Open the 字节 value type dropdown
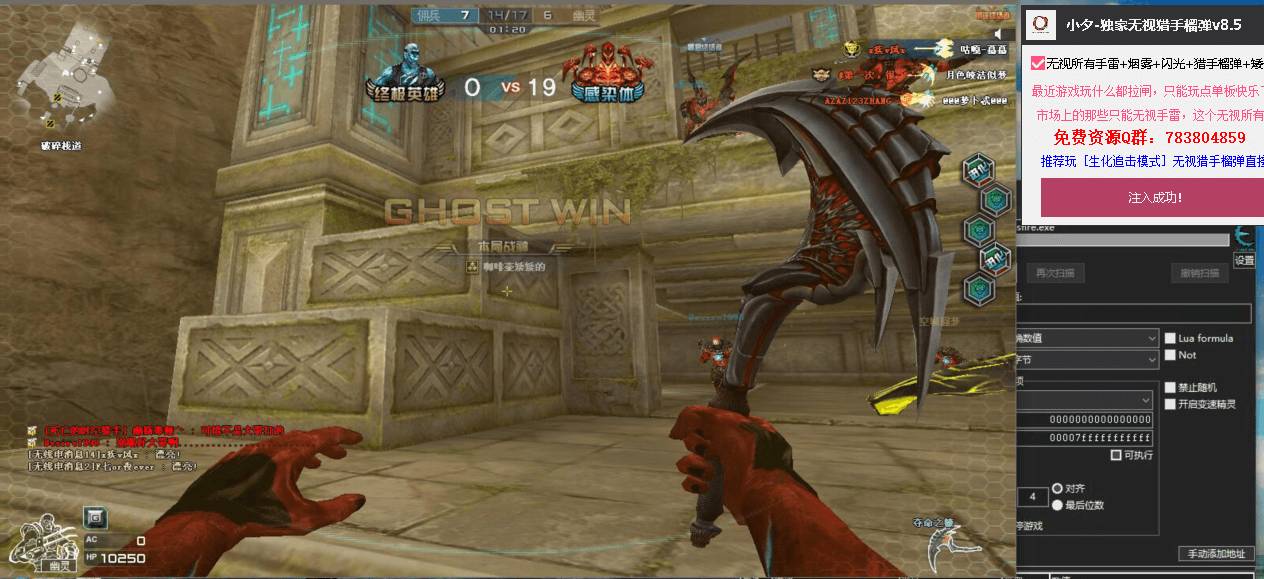Viewport: 1264px width, 579px height. click(1086, 358)
